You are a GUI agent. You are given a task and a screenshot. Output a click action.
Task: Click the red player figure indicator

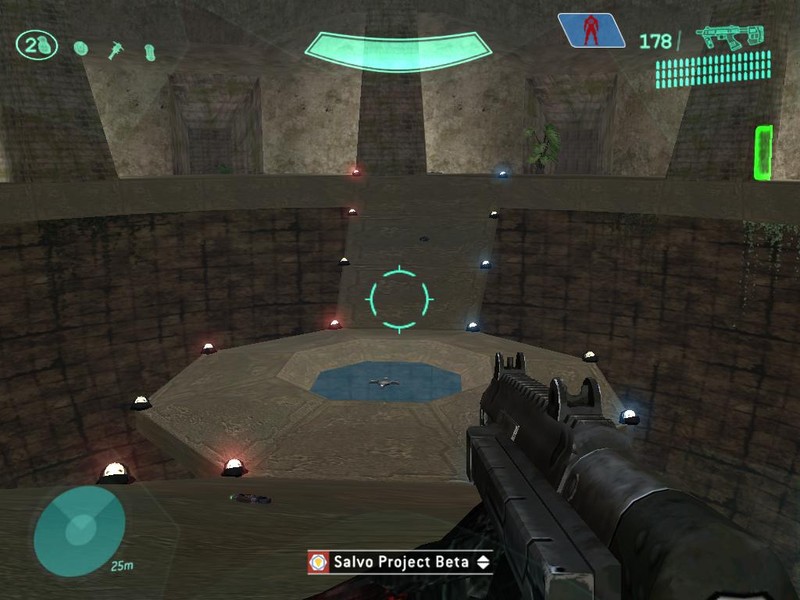[590, 31]
